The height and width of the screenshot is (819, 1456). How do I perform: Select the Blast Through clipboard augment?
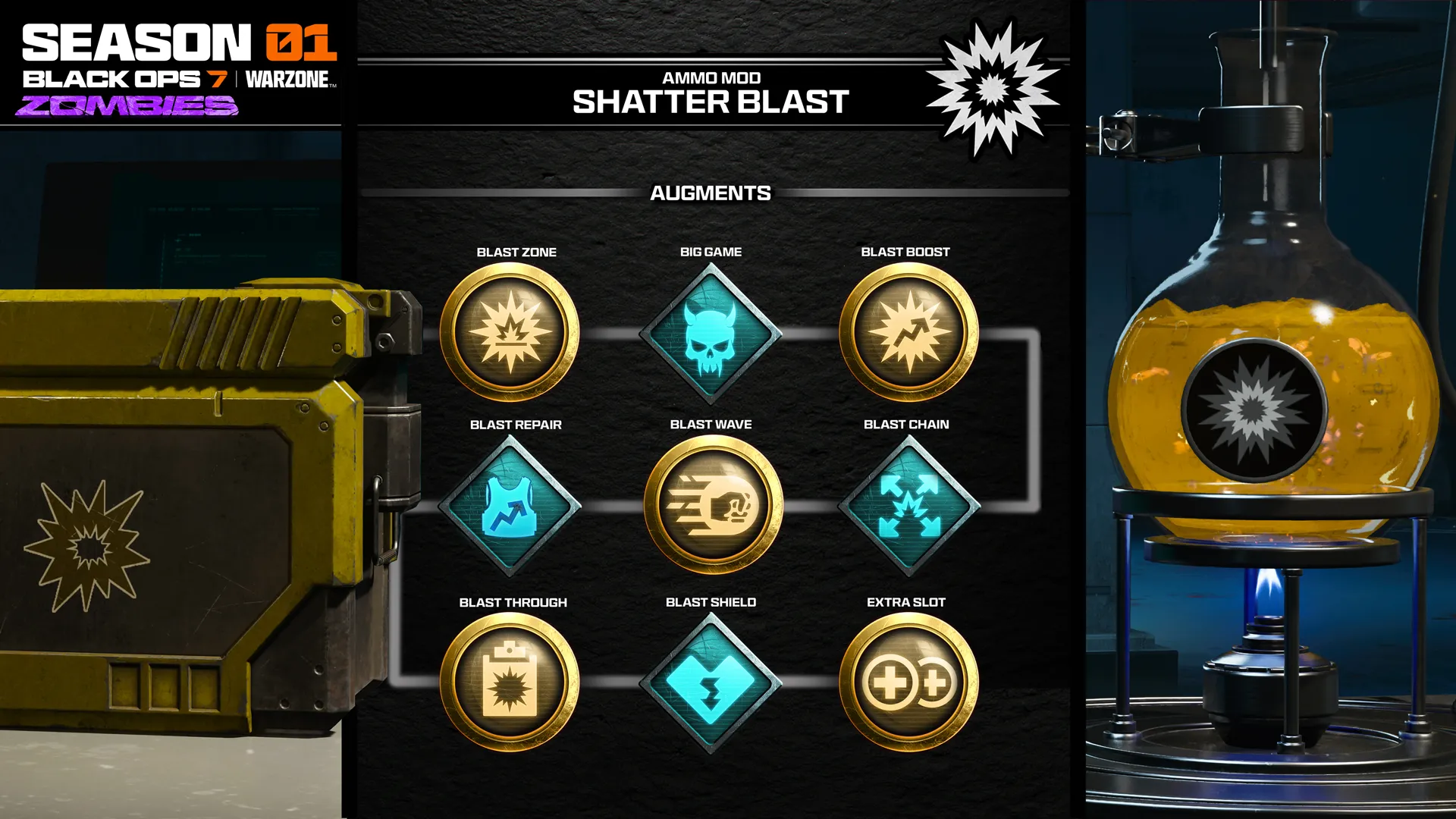pyautogui.click(x=510, y=682)
